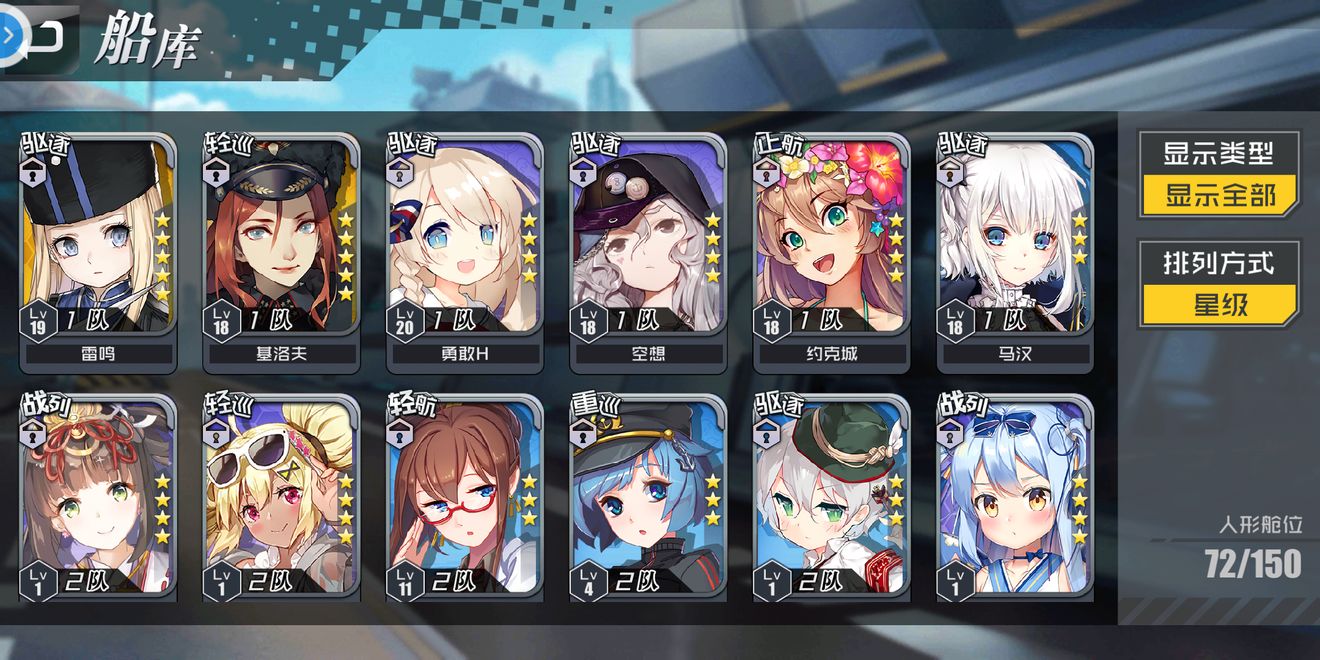1320x660 pixels.
Task: Change the 星级 sort order
Action: pos(1220,303)
